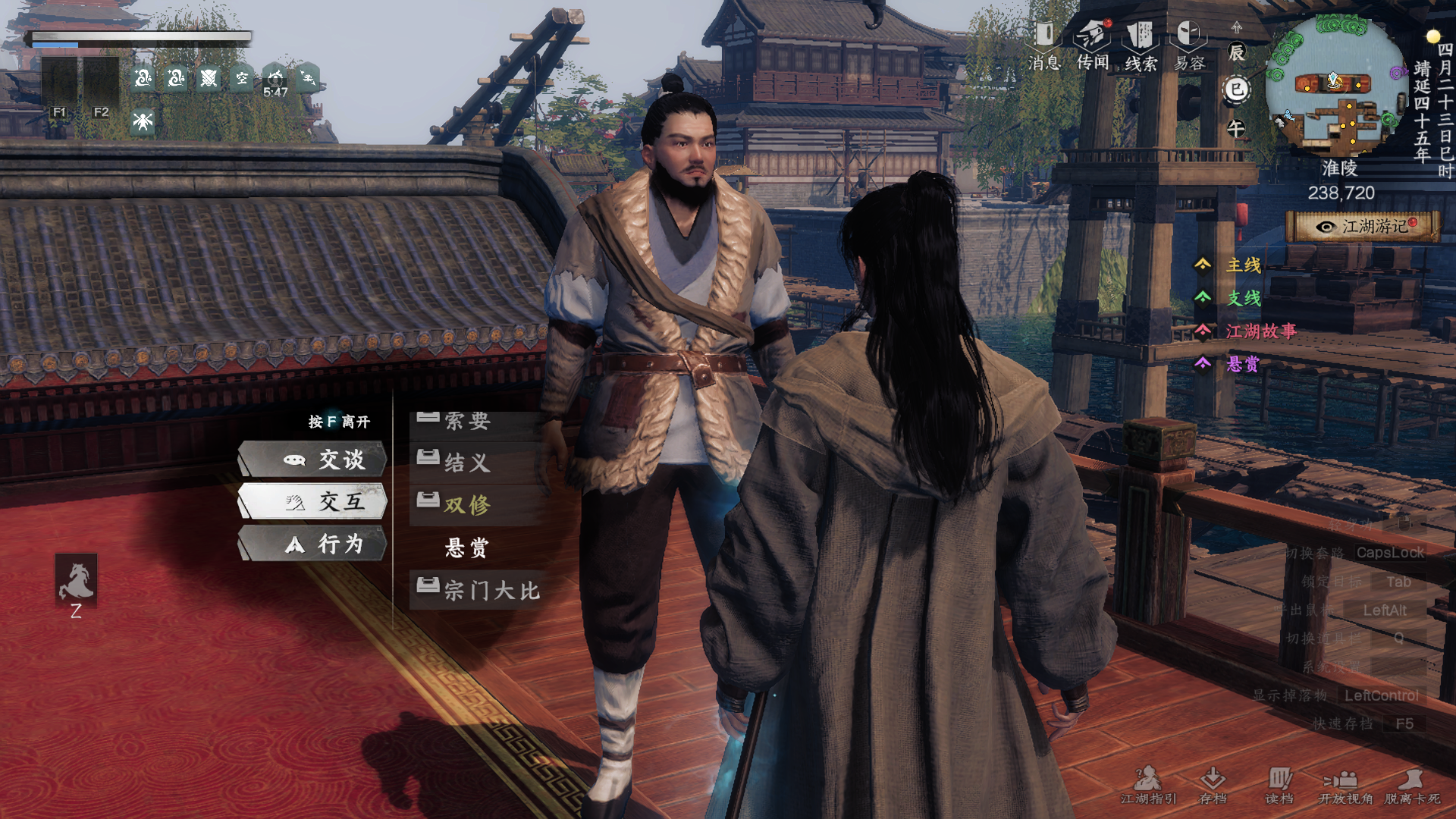
Task: Expand the 江湖故事 stories tracker
Action: click(1260, 331)
